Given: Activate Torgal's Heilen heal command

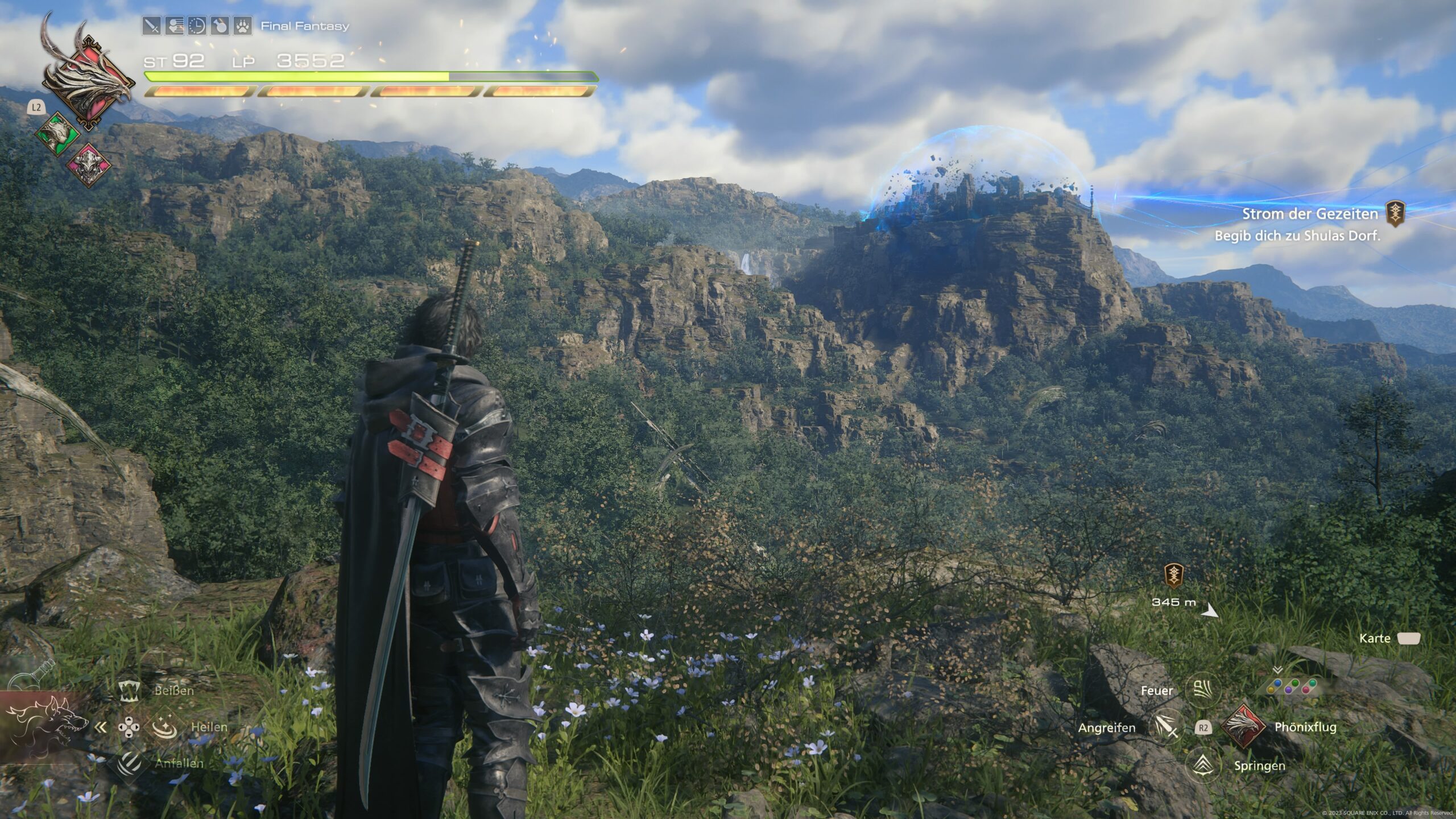Looking at the screenshot, I should (x=164, y=727).
